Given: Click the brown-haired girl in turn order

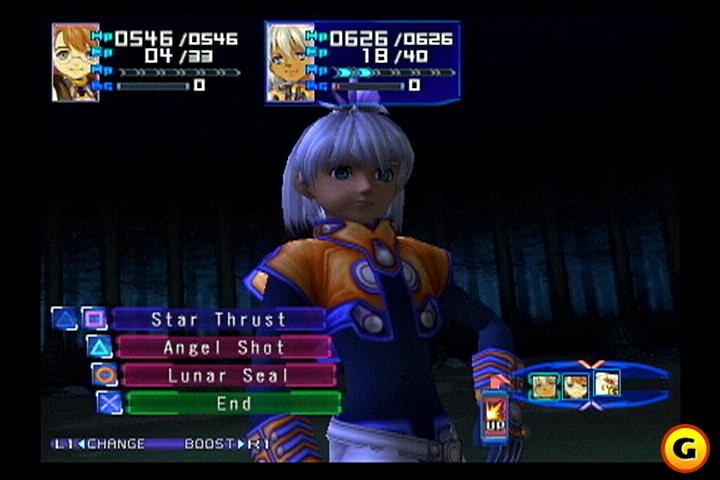Looking at the screenshot, I should (575, 384).
